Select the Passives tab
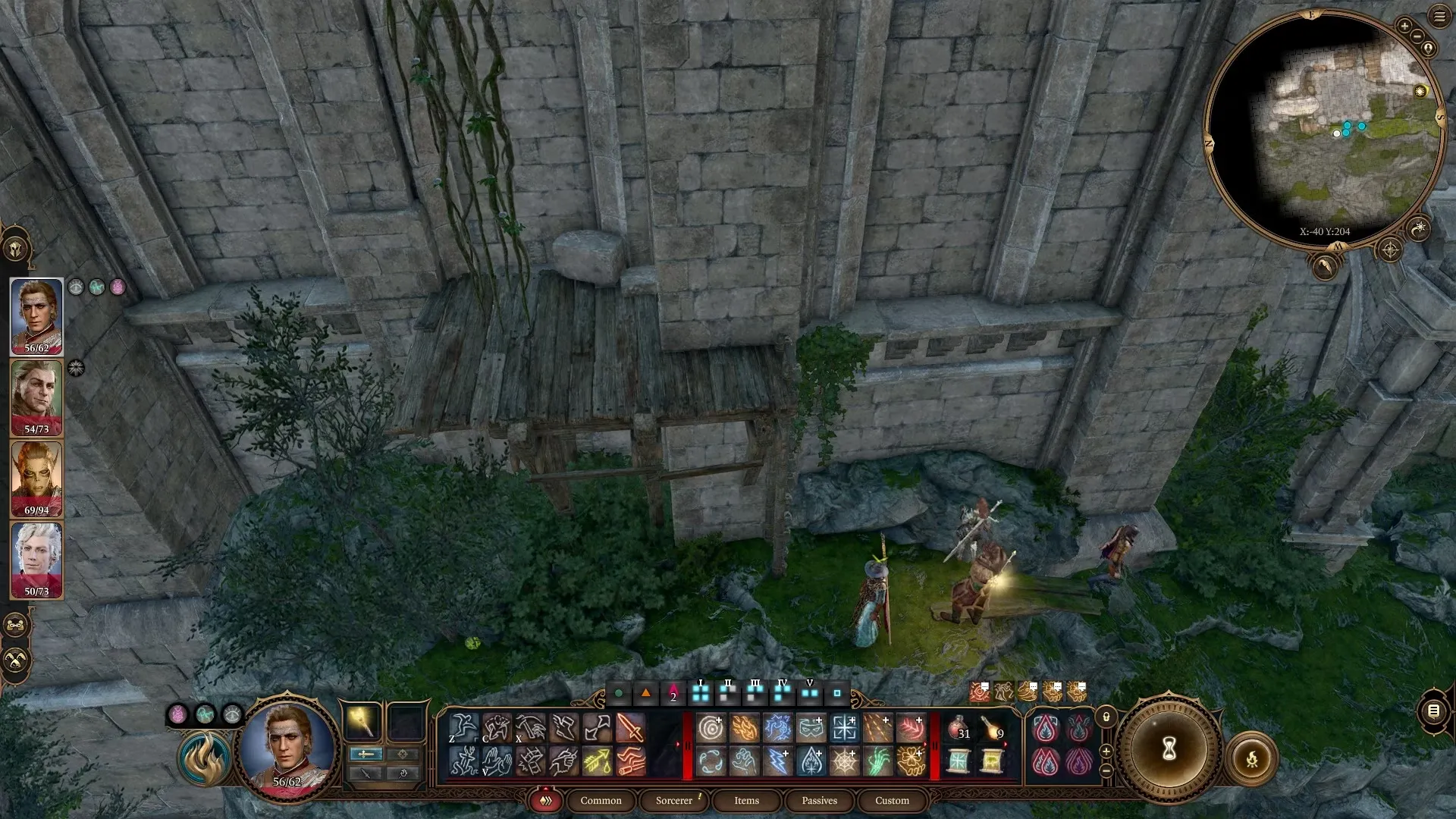 [x=819, y=800]
